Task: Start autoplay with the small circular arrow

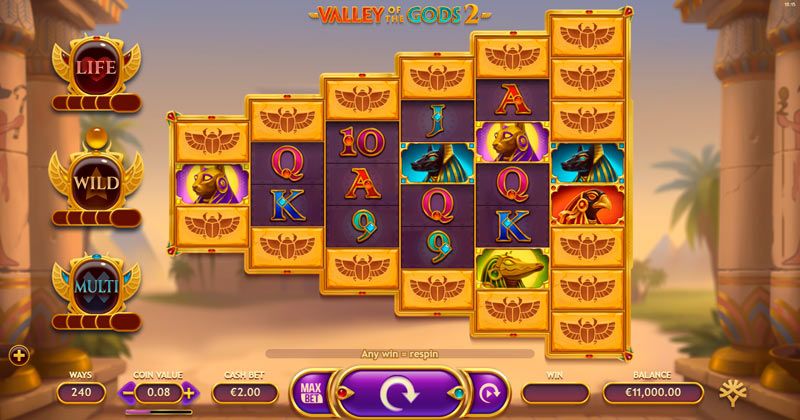Action: click(490, 393)
